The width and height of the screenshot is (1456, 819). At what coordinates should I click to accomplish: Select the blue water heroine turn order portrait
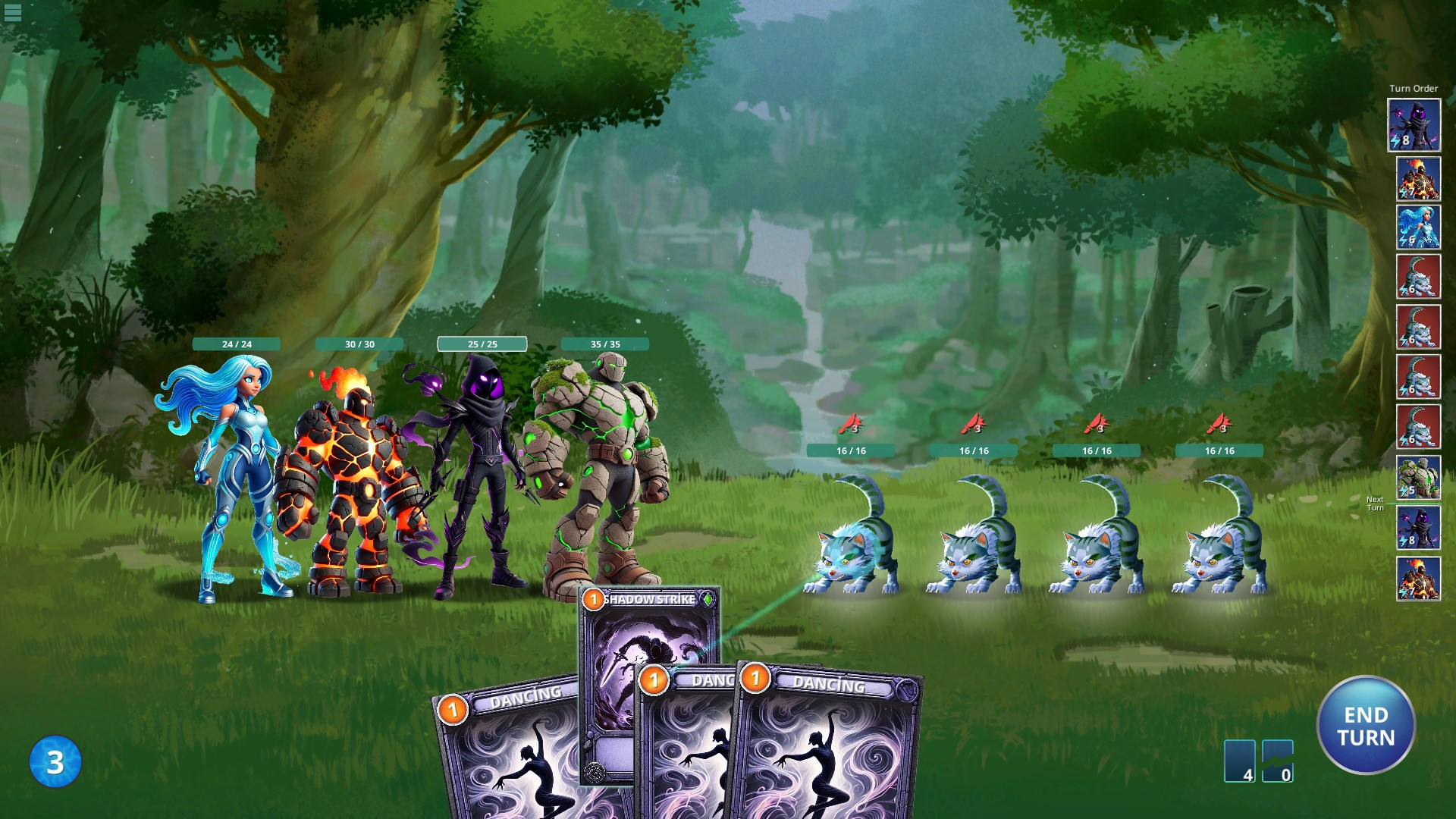coord(1418,227)
